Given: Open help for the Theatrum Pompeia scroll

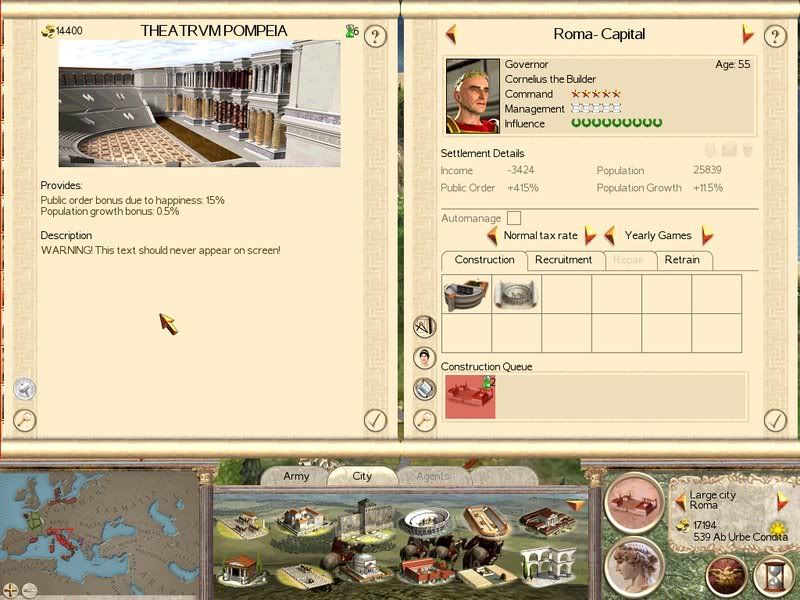Looking at the screenshot, I should [x=375, y=37].
